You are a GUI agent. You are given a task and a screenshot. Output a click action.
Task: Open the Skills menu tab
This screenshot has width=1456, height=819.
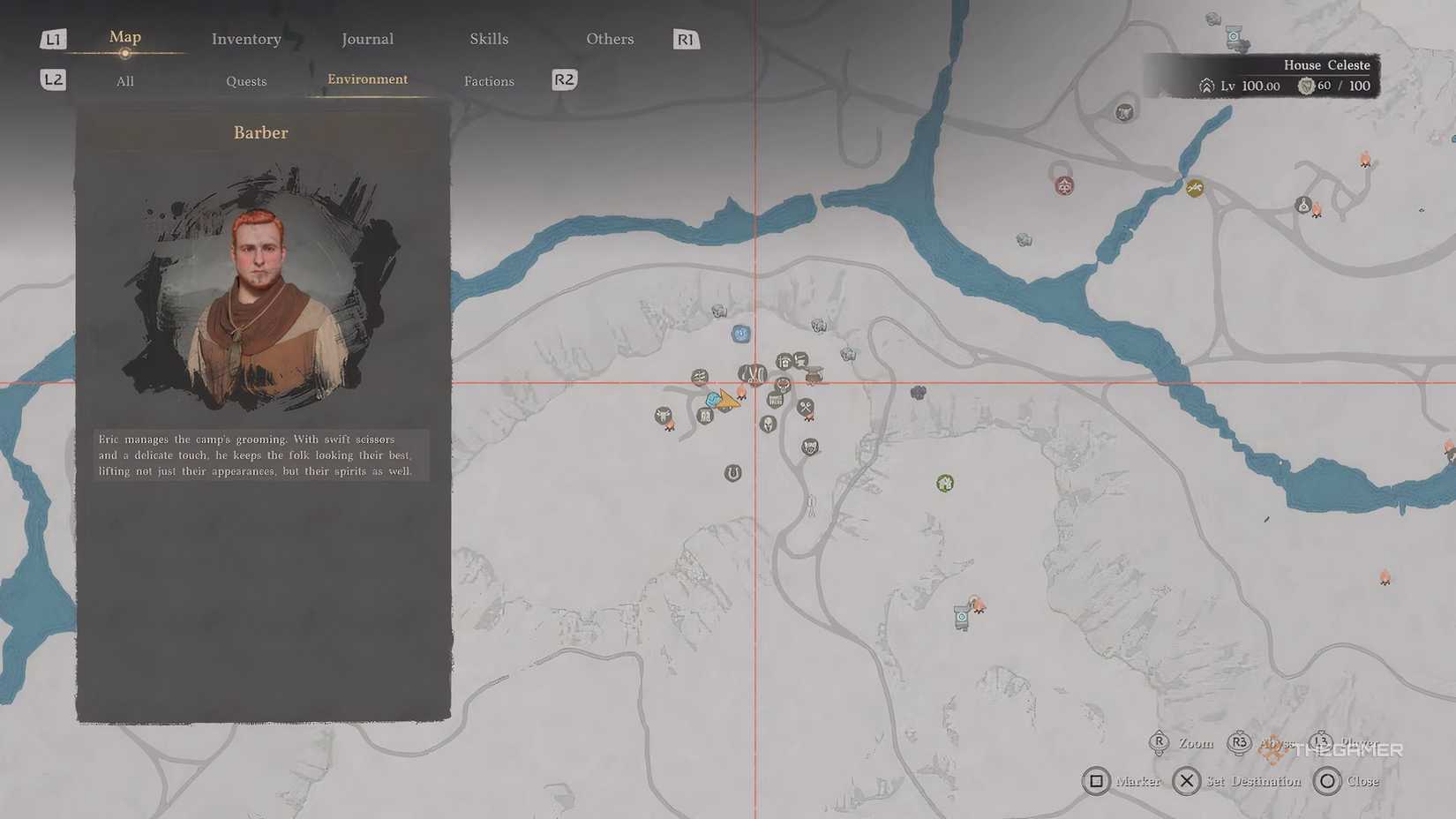[x=488, y=39]
